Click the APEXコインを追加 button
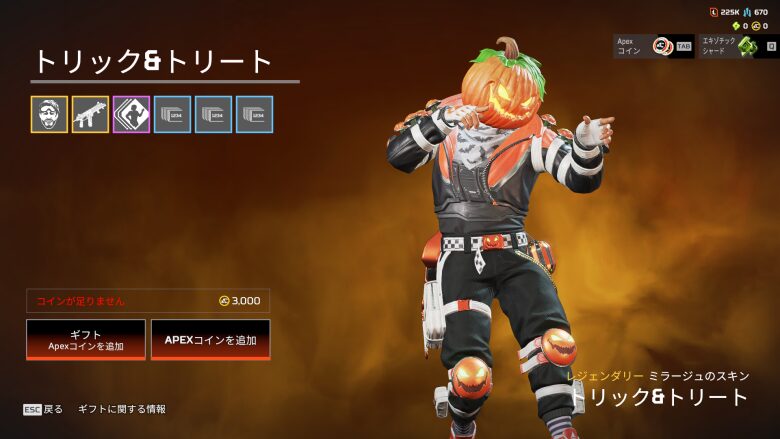The image size is (780, 439). 210,340
